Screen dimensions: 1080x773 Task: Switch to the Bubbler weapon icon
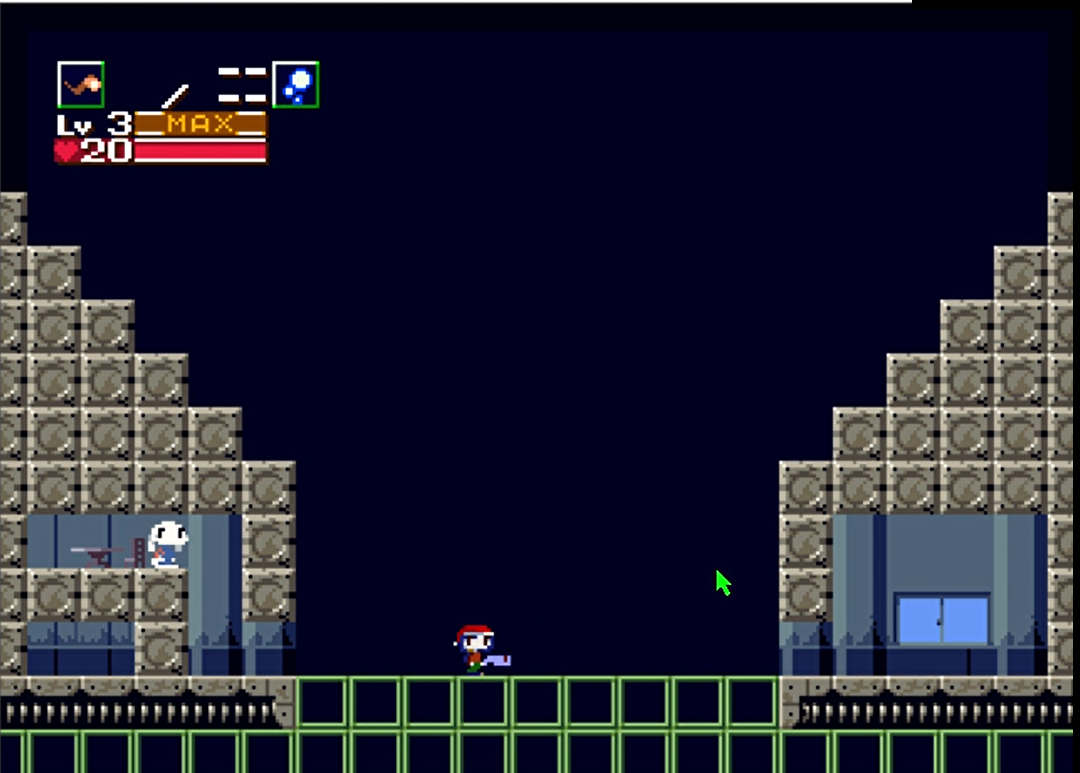click(x=295, y=85)
